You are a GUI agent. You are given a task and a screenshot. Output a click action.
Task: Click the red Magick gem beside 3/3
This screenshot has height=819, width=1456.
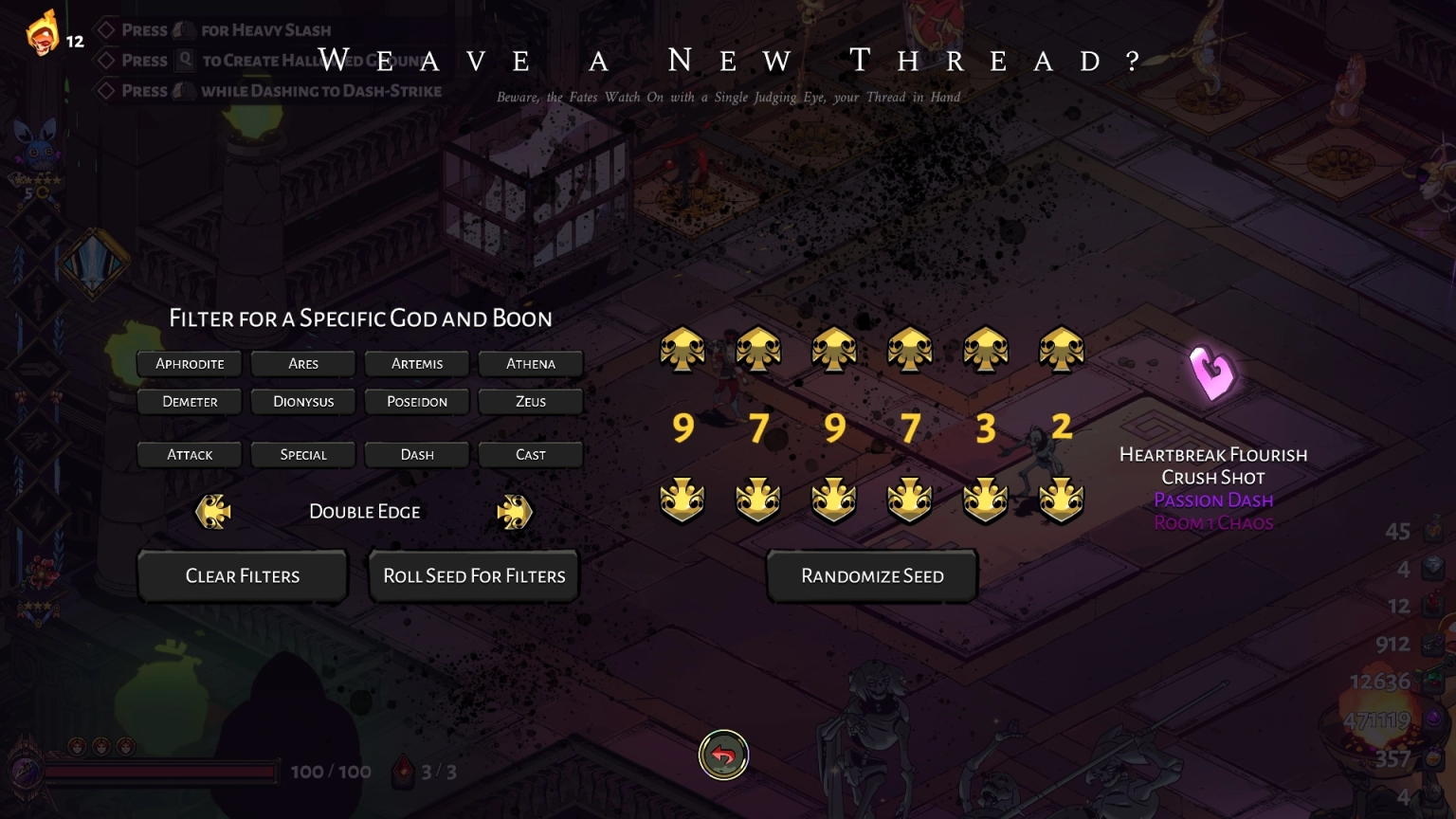click(403, 770)
